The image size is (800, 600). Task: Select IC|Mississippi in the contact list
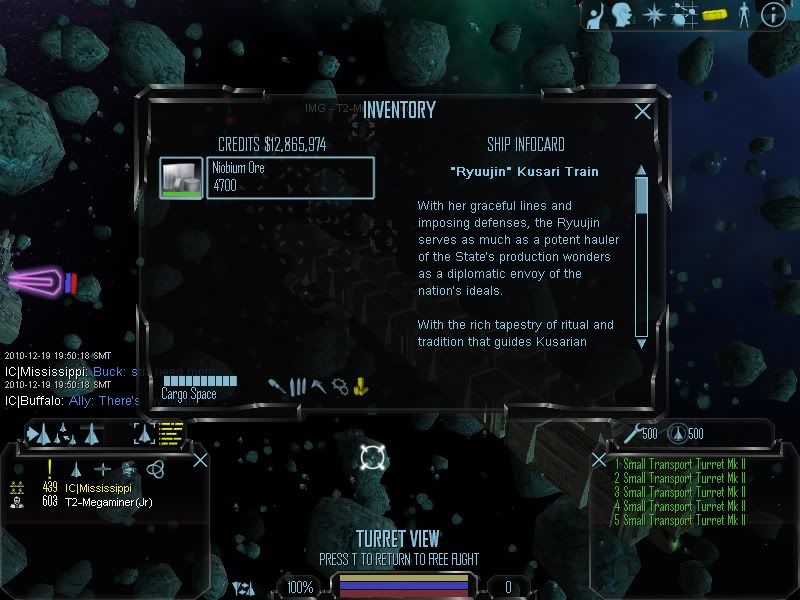[x=98, y=488]
